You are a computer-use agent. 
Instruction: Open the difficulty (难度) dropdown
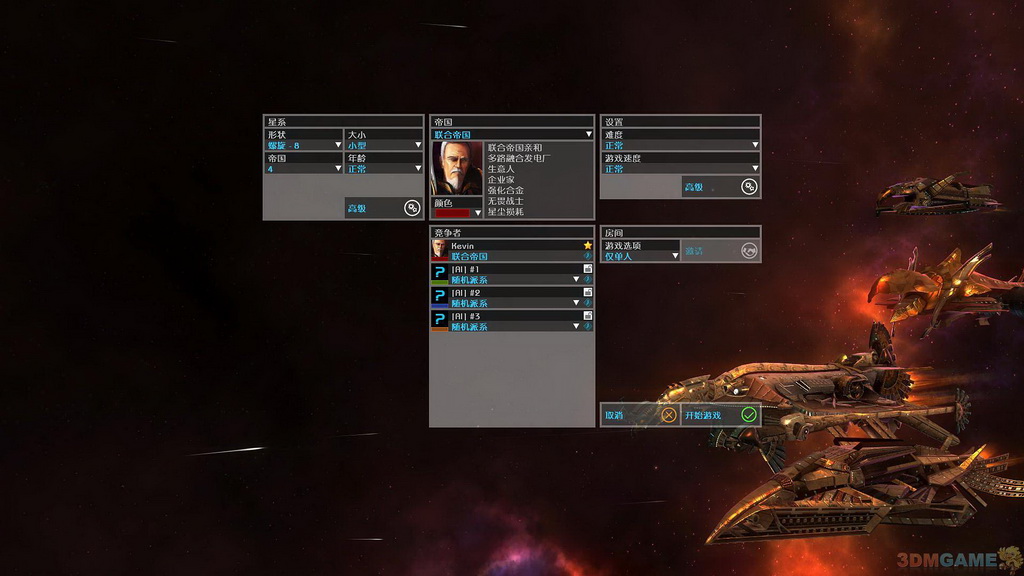pyautogui.click(x=680, y=146)
